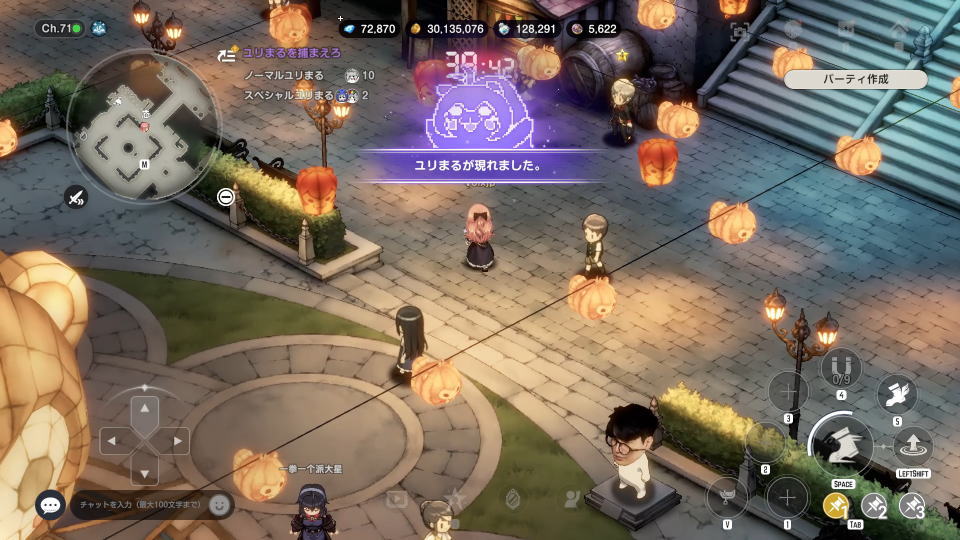Screen dimensions: 960x540
Task: Click the D-pad up arrow
Action: [146, 408]
